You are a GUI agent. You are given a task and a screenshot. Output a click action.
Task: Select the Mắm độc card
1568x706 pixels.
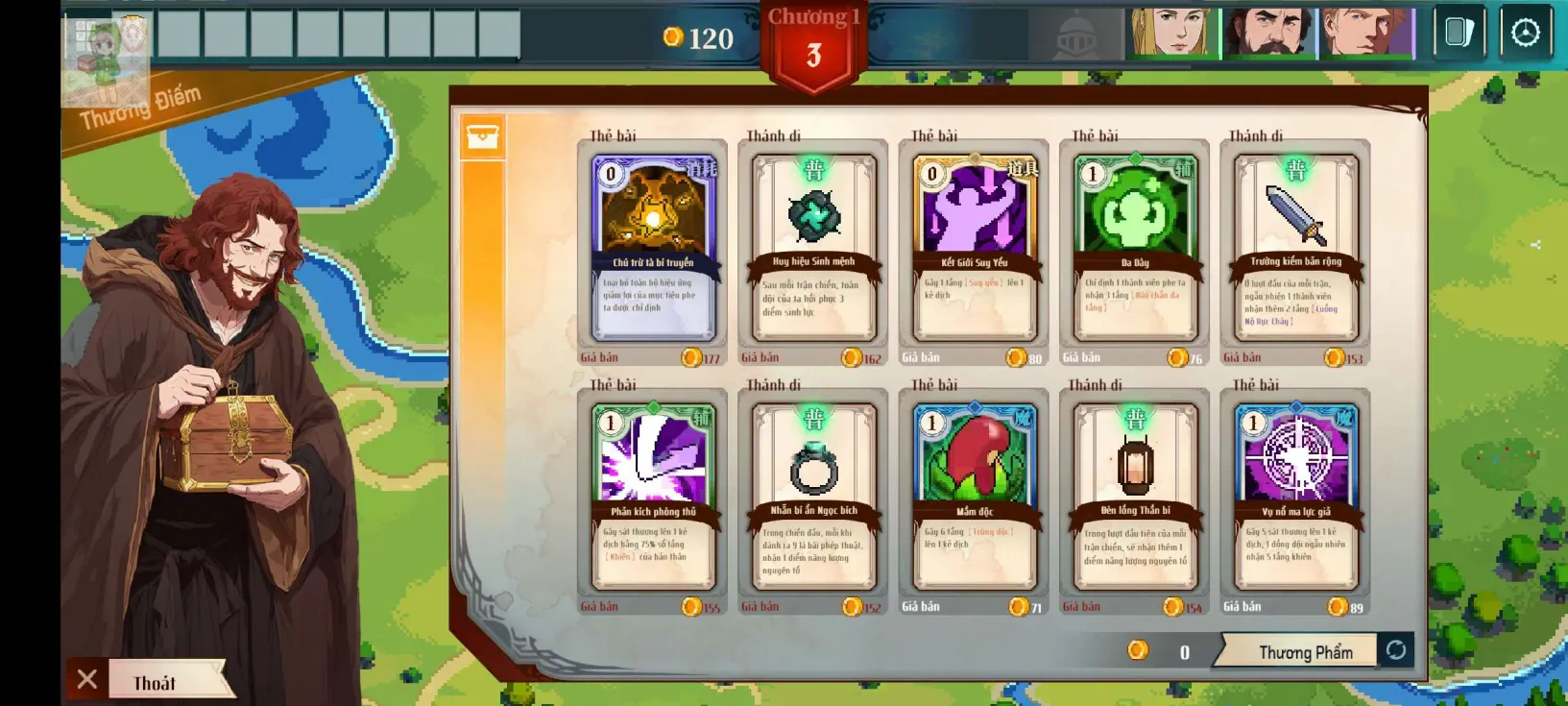click(x=973, y=495)
